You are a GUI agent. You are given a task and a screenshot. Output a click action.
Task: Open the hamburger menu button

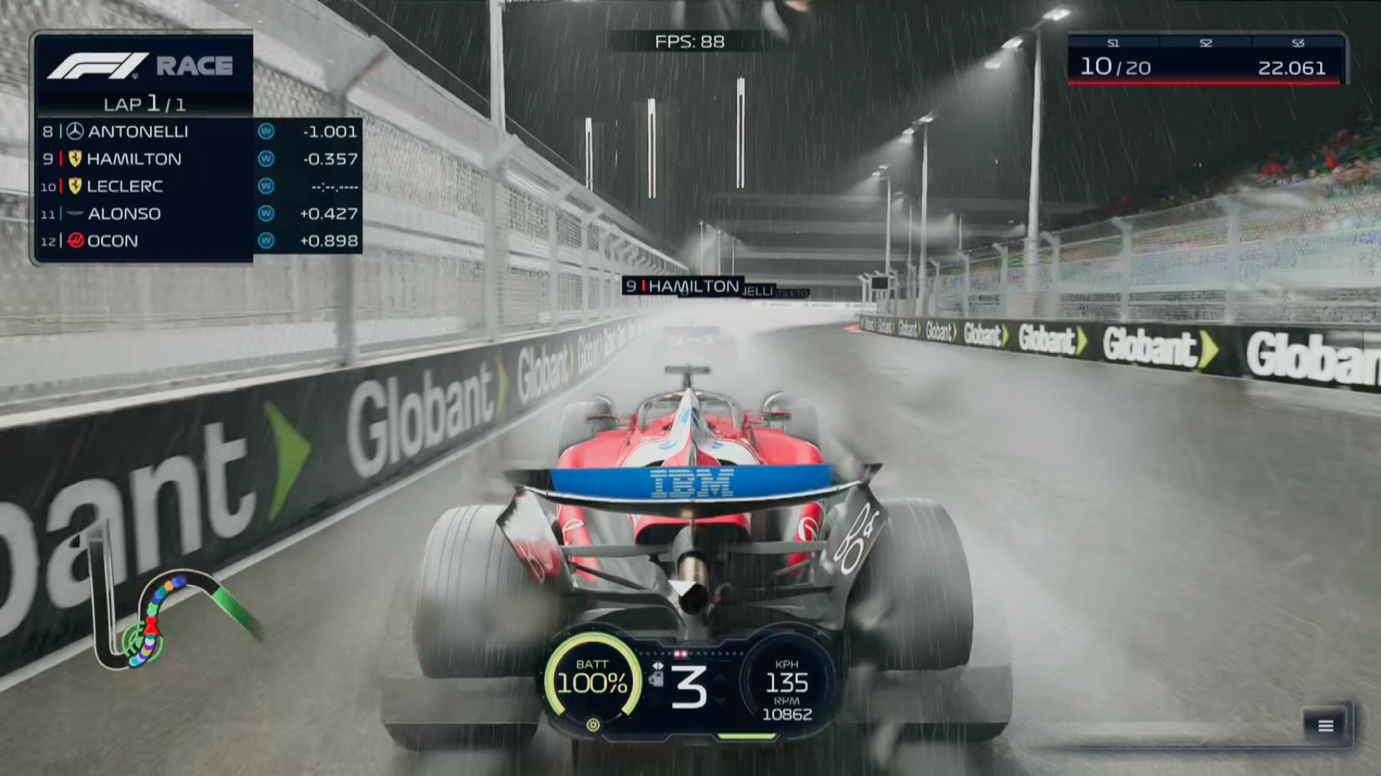[1325, 726]
